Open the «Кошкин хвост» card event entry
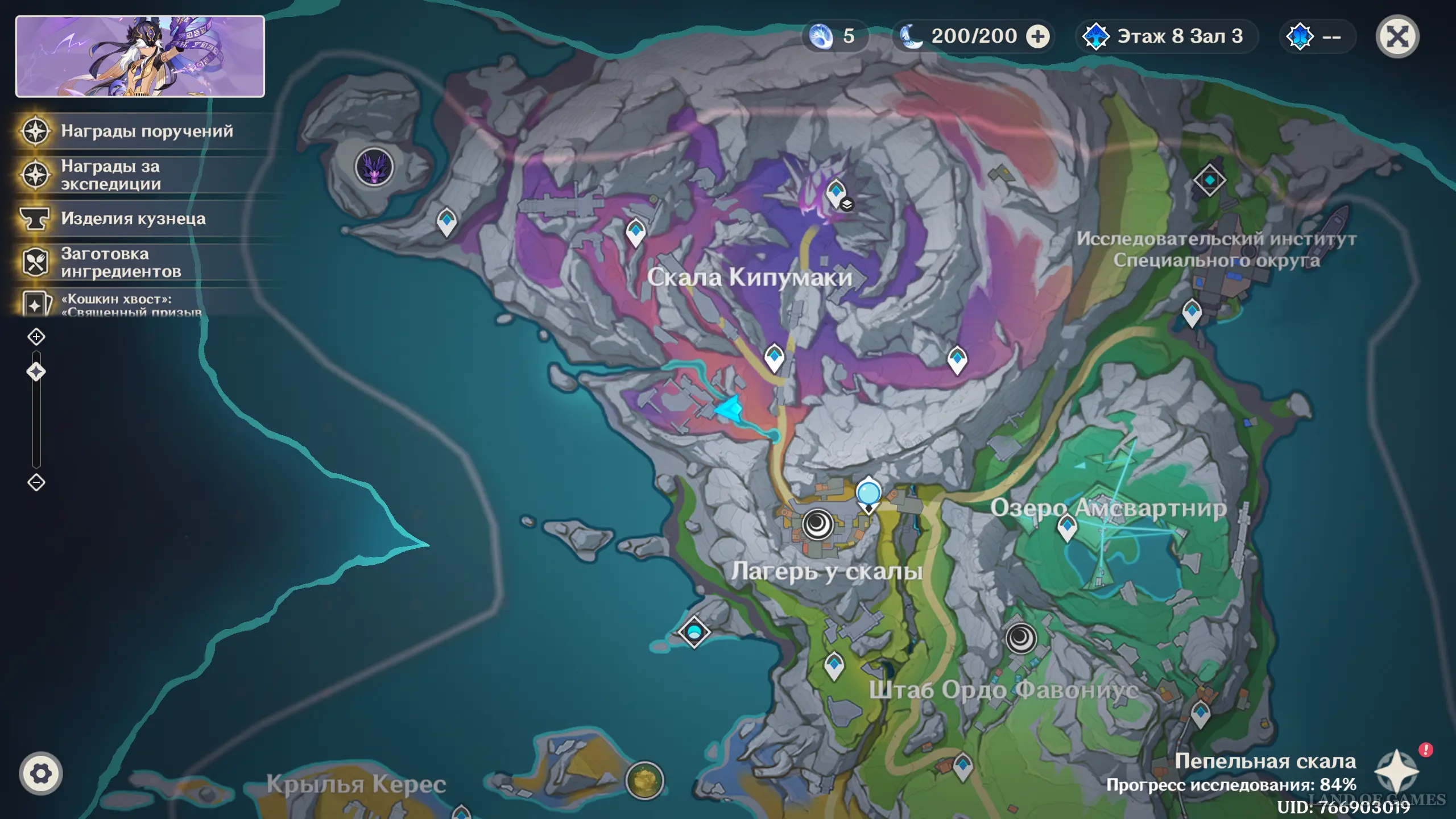The width and height of the screenshot is (1456, 819). (x=131, y=304)
